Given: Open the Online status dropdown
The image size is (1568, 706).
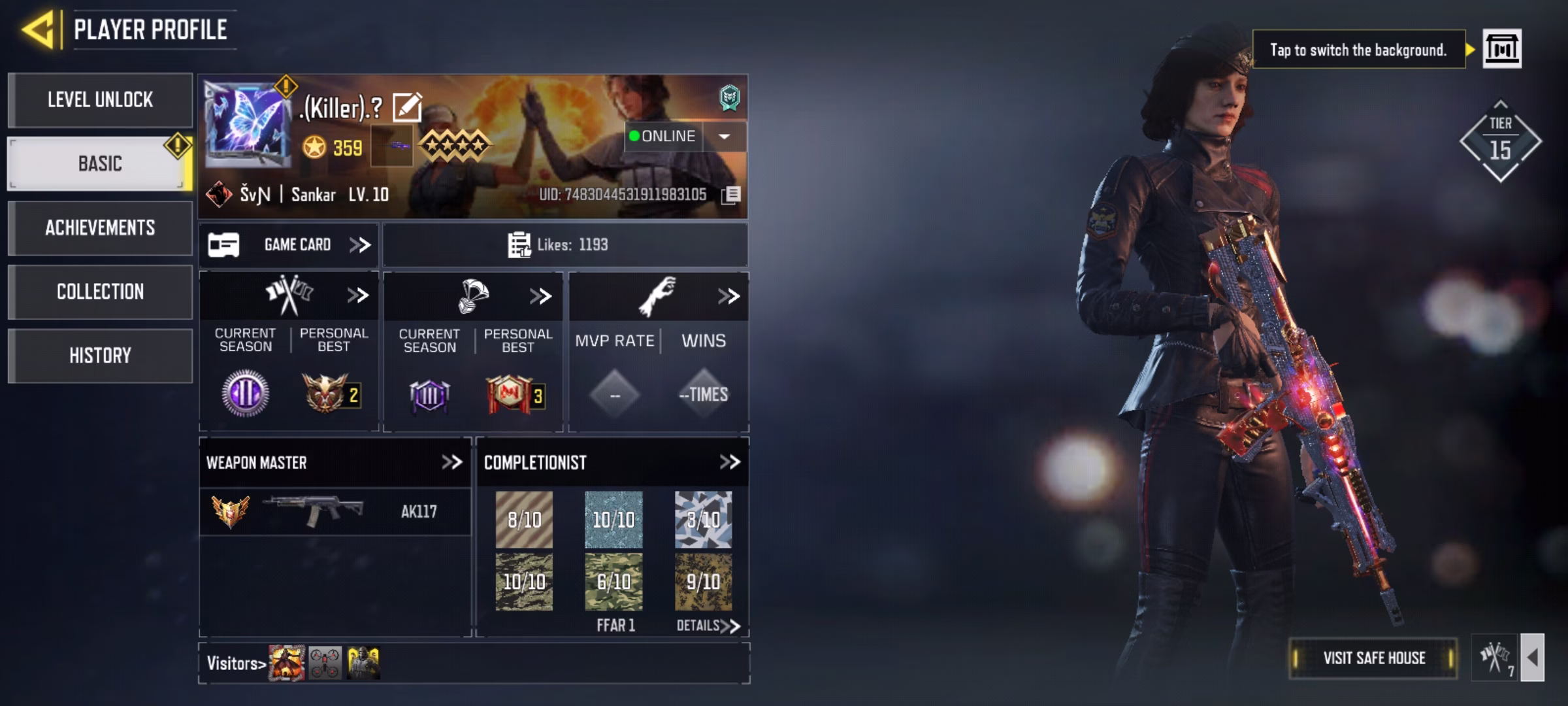Looking at the screenshot, I should [724, 136].
